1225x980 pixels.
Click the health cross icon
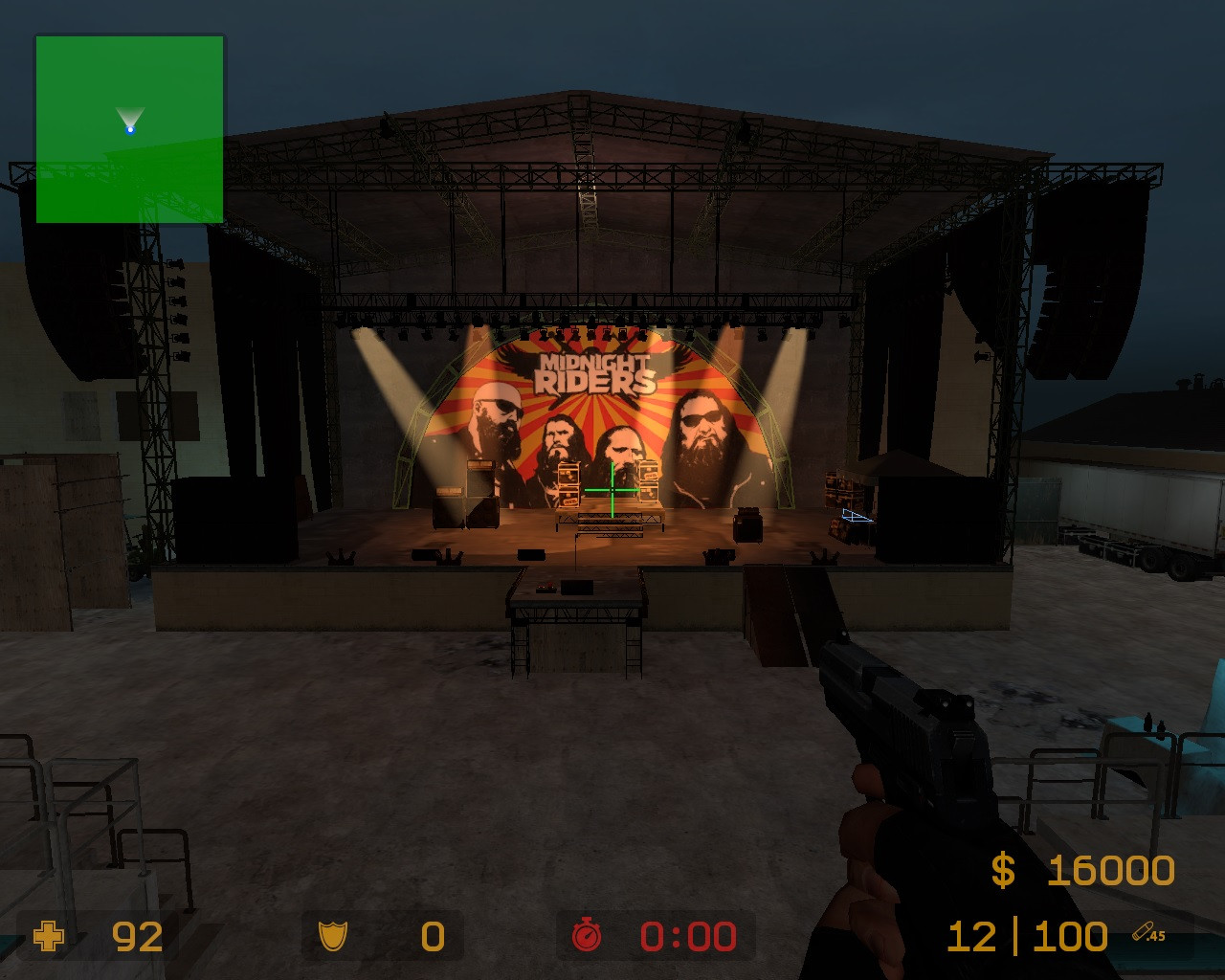click(x=47, y=938)
